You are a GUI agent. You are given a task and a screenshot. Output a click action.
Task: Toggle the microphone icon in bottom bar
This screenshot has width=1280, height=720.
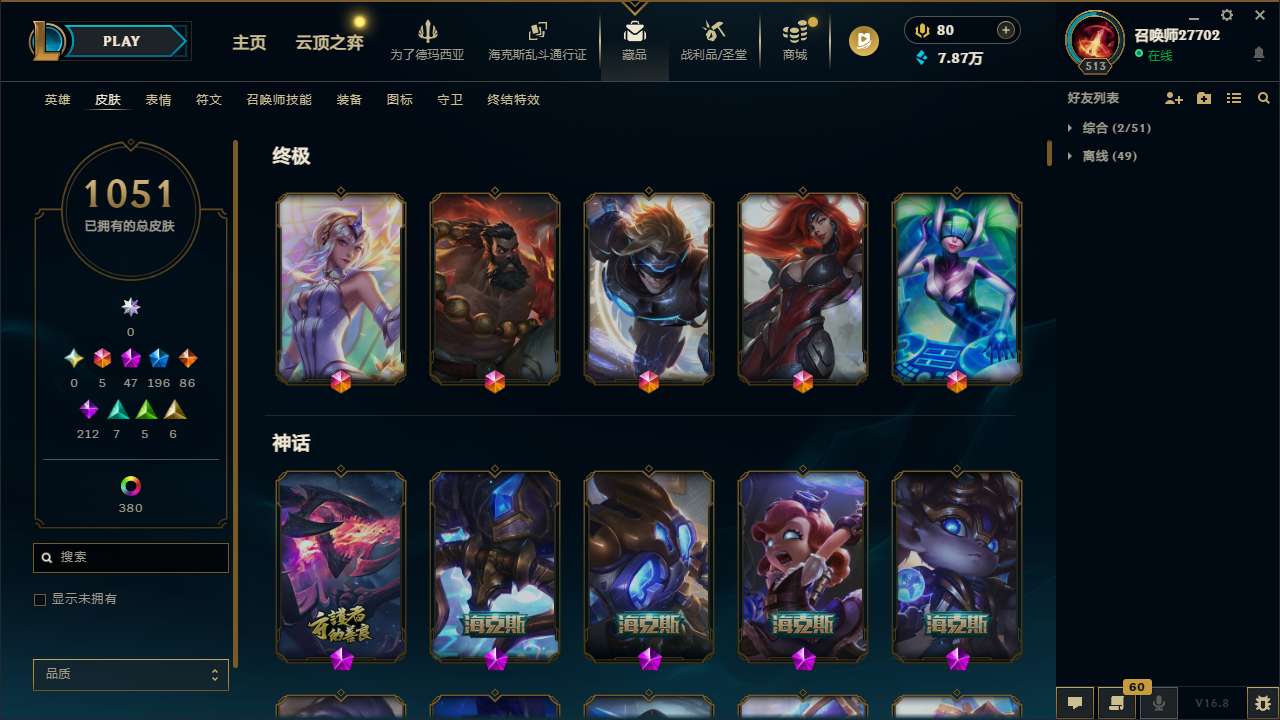1157,703
